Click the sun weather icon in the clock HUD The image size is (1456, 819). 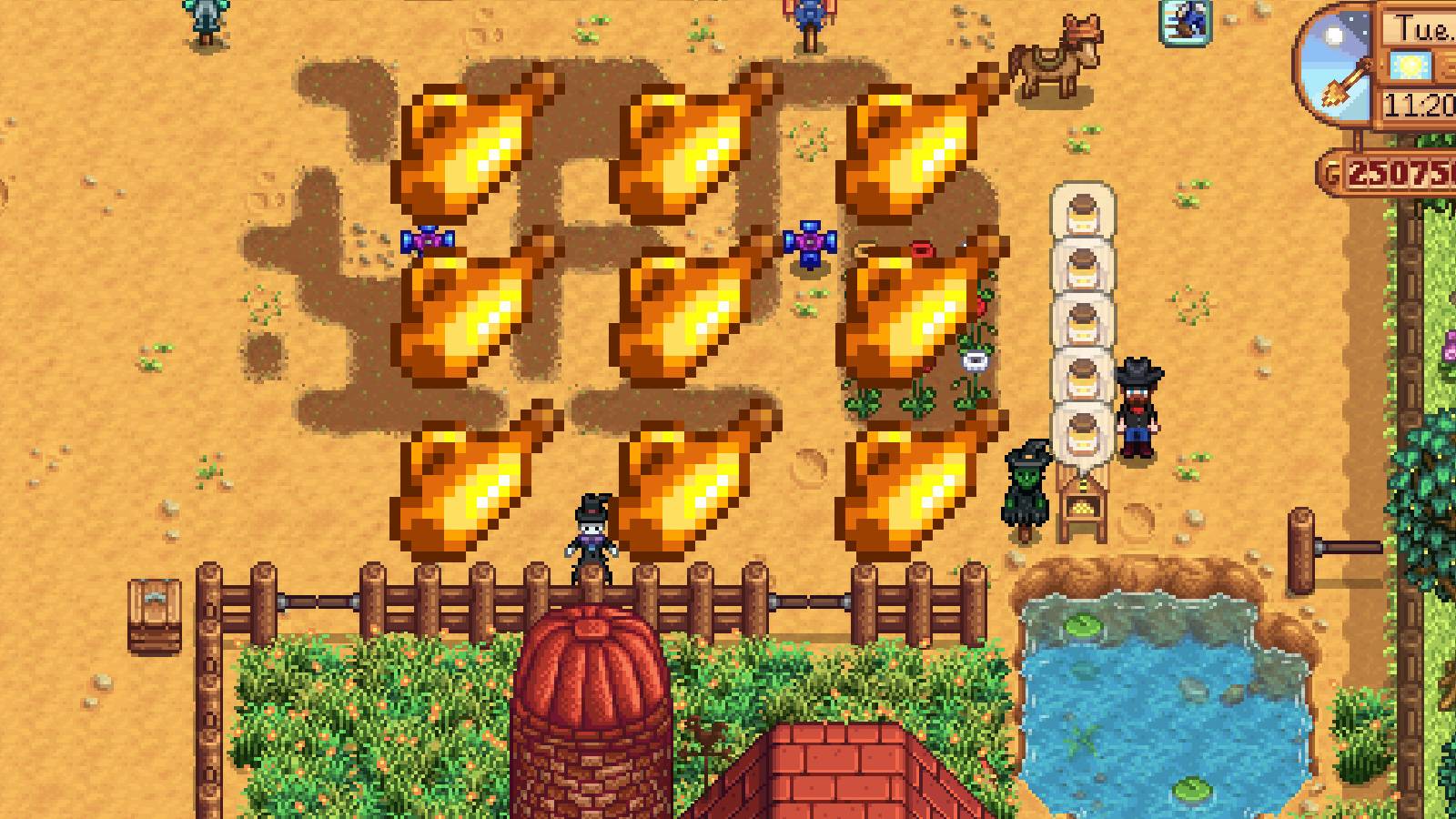[x=1411, y=66]
